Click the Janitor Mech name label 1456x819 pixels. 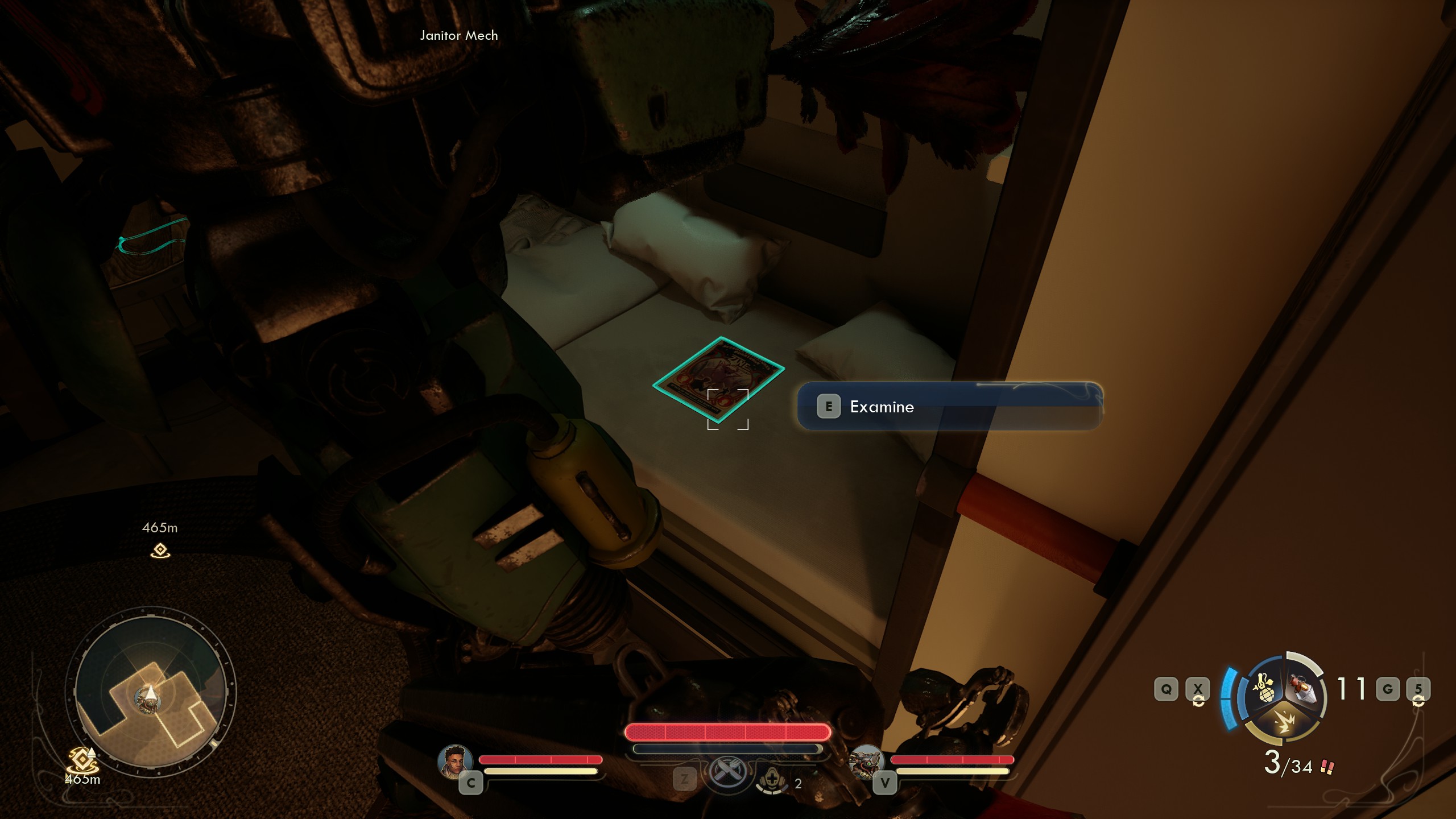(458, 35)
